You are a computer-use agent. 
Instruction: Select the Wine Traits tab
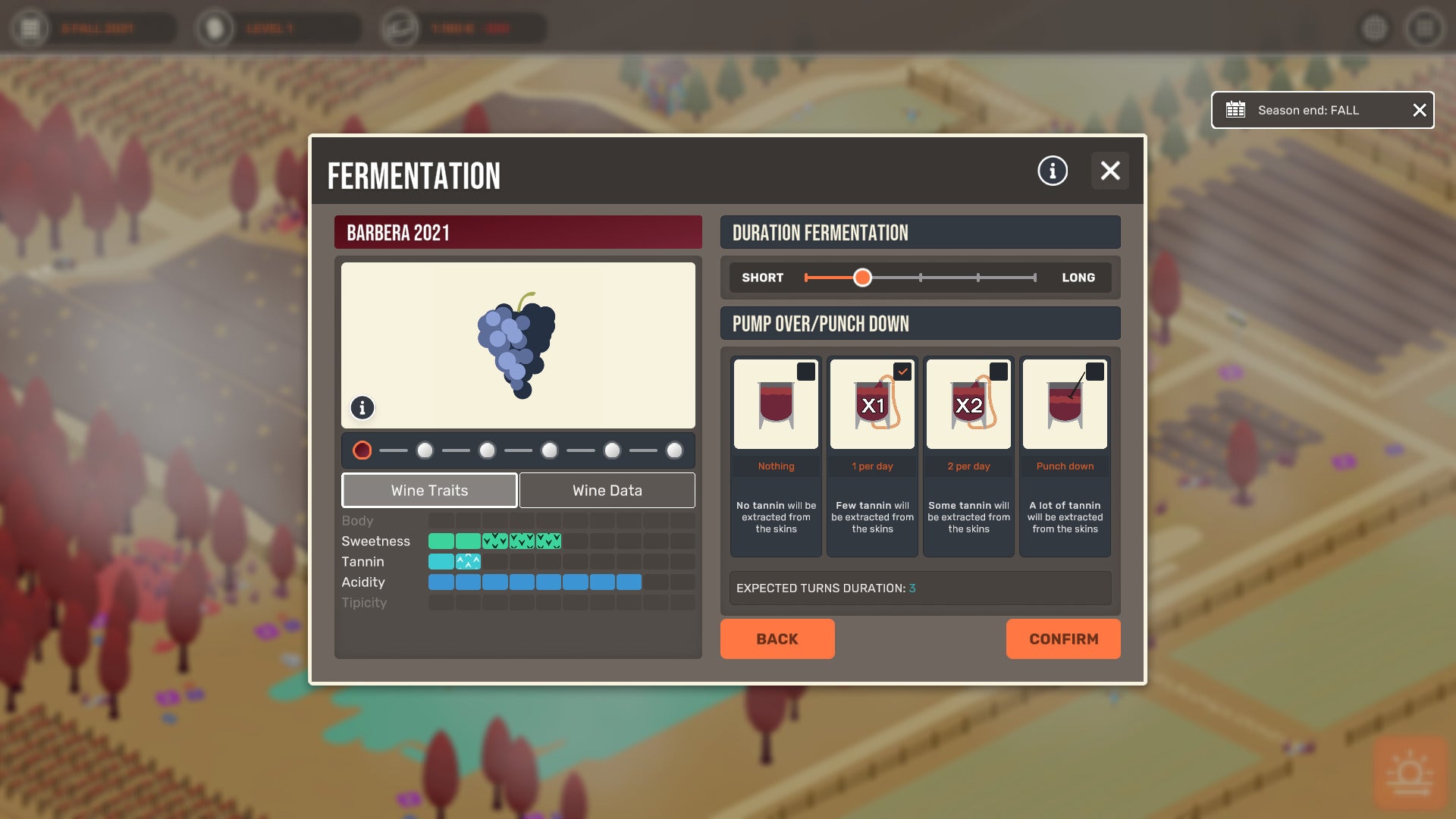tap(429, 490)
